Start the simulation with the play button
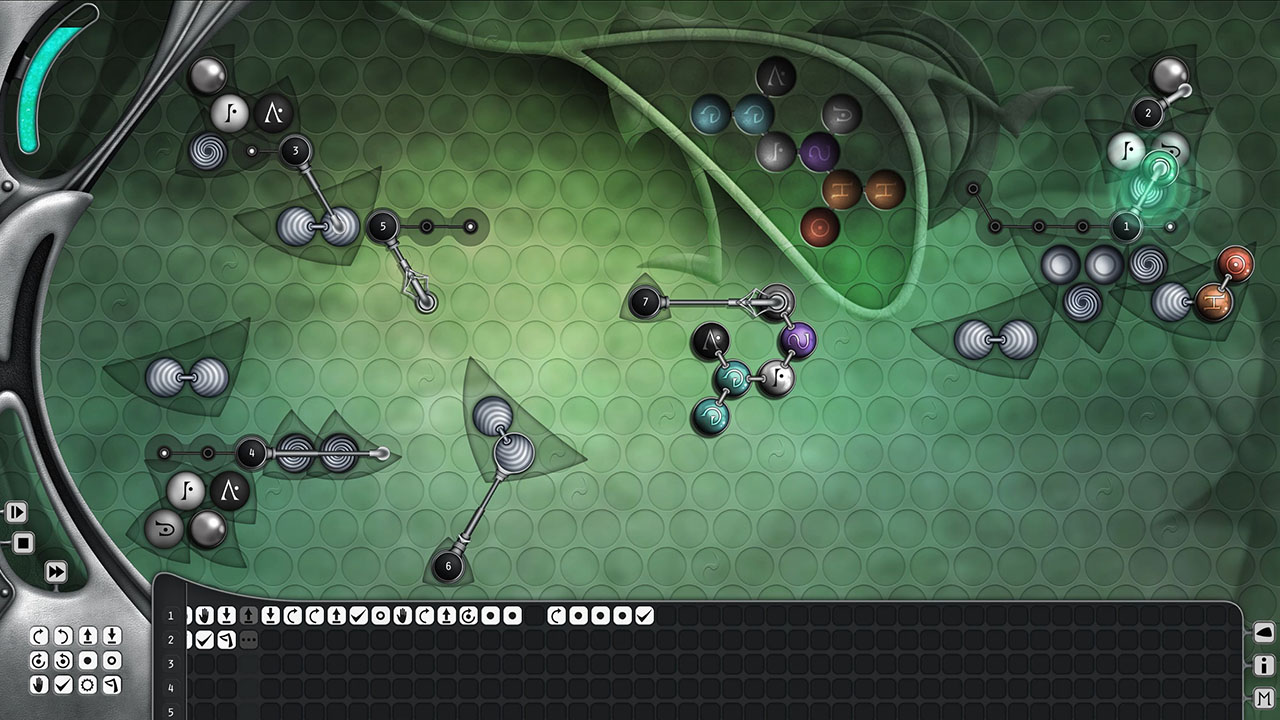The height and width of the screenshot is (720, 1280). tap(18, 512)
